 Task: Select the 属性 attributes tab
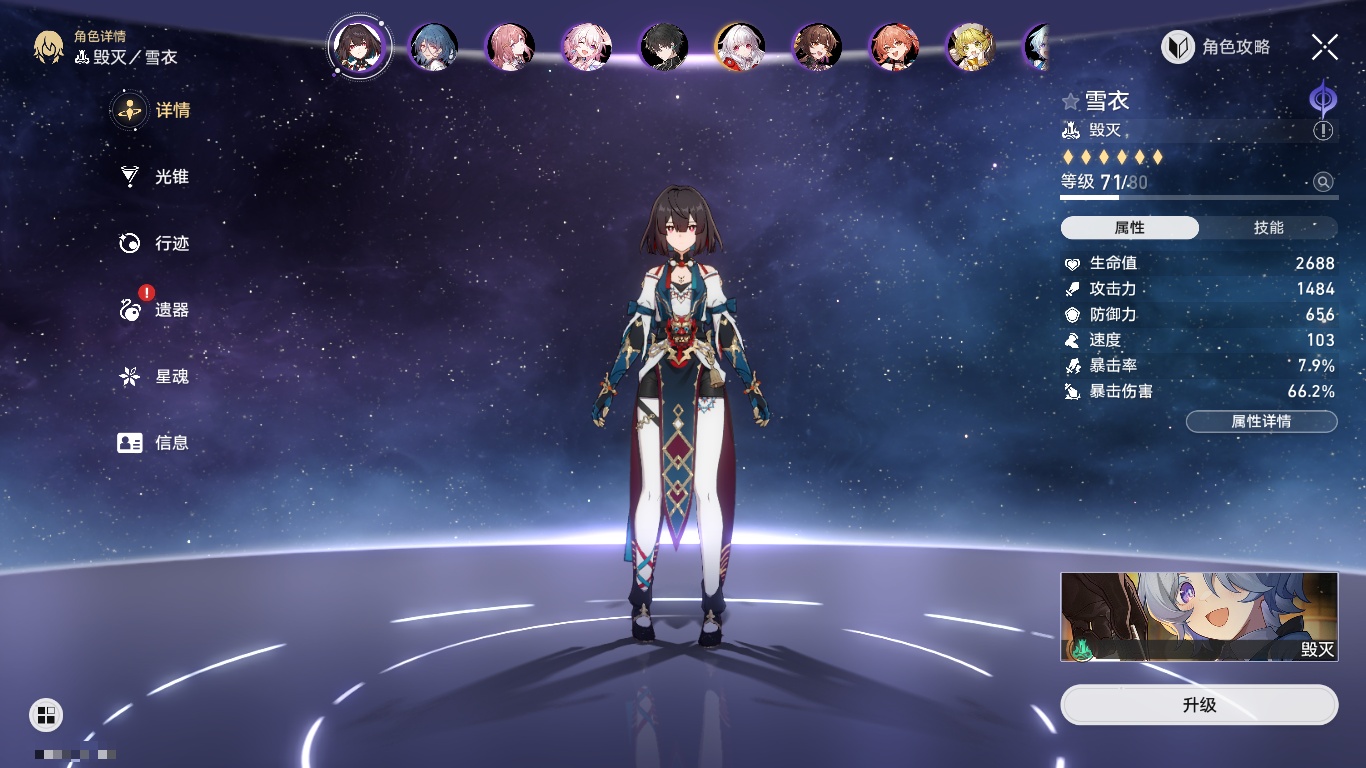point(1129,228)
